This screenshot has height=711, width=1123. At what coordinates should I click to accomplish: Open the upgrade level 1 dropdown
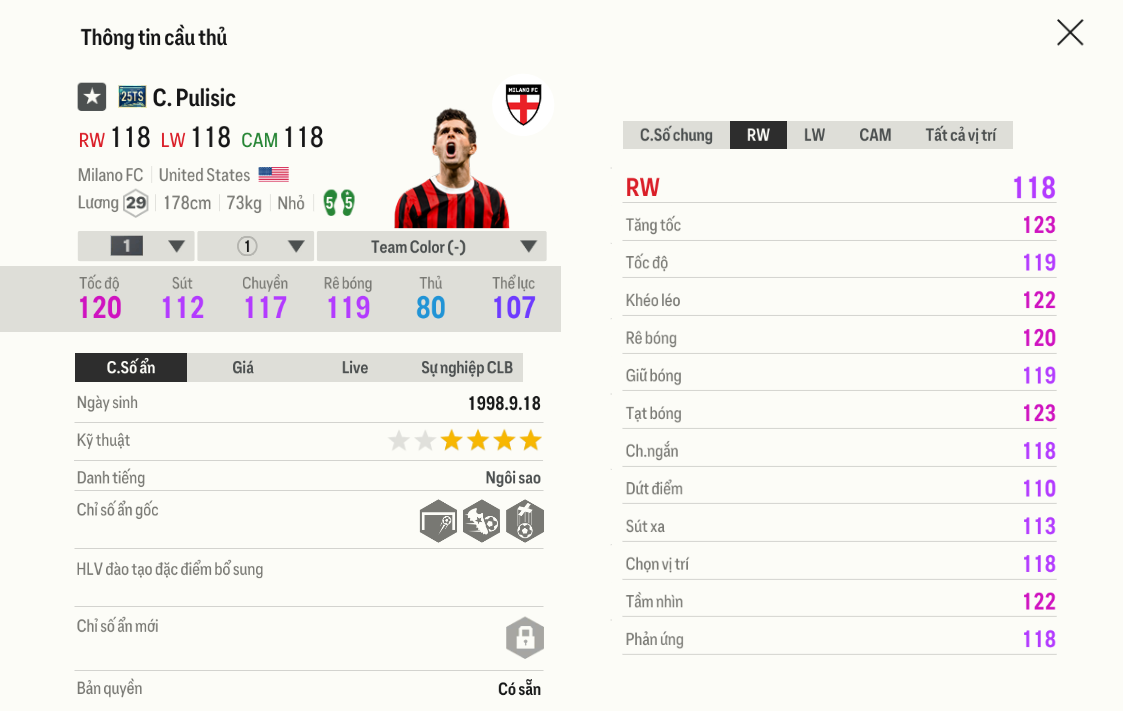pos(136,246)
